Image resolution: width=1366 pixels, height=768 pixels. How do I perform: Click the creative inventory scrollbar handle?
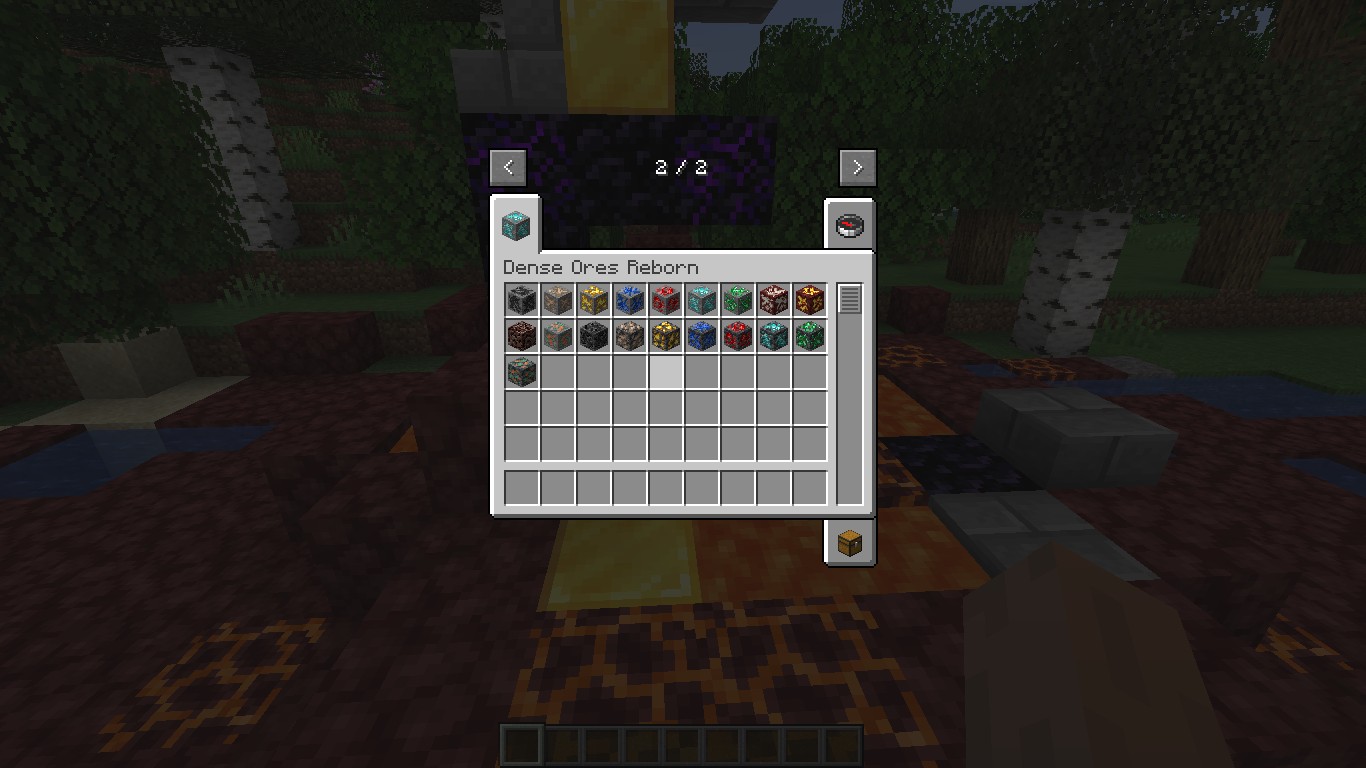[850, 299]
